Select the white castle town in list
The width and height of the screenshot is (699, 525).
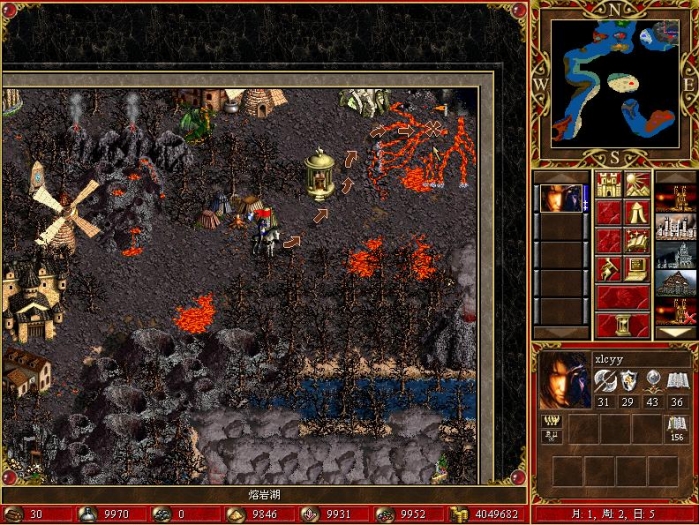[674, 227]
